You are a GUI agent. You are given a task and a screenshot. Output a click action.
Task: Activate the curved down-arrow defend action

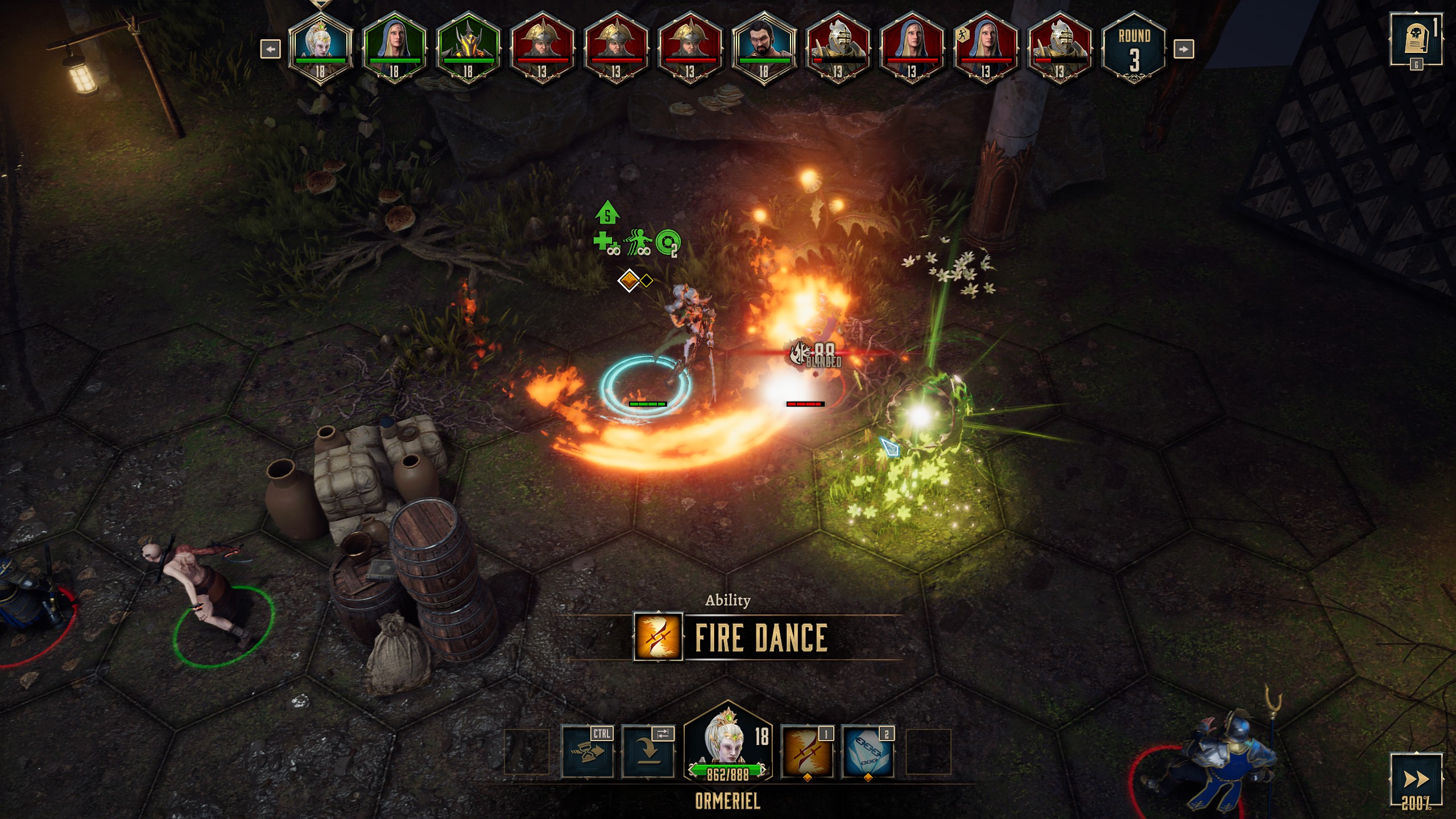point(648,752)
